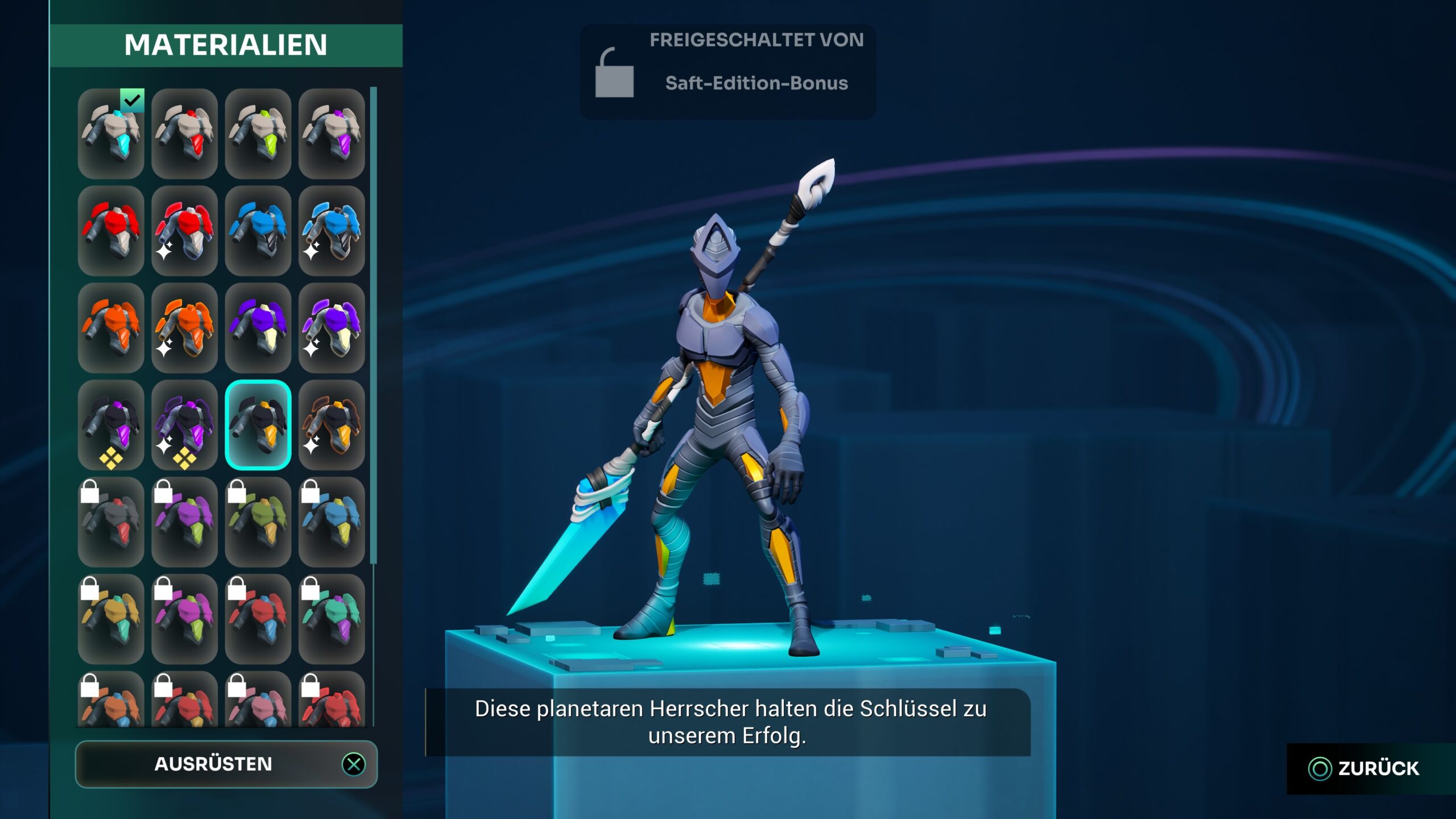Select the plain orange armor material
Viewport: 1456px width, 819px height.
(111, 328)
